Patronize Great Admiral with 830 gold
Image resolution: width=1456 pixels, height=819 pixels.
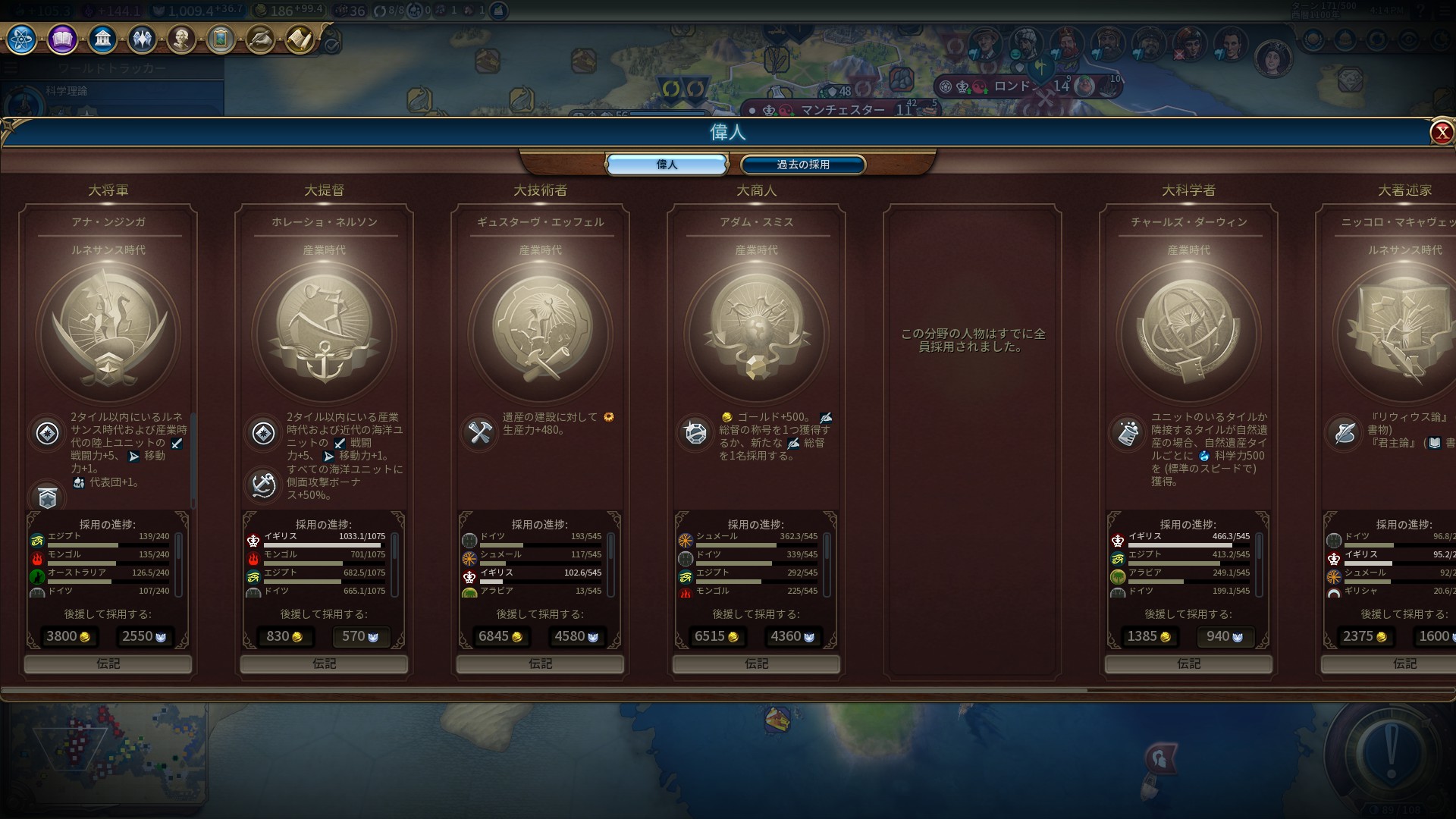click(x=284, y=637)
